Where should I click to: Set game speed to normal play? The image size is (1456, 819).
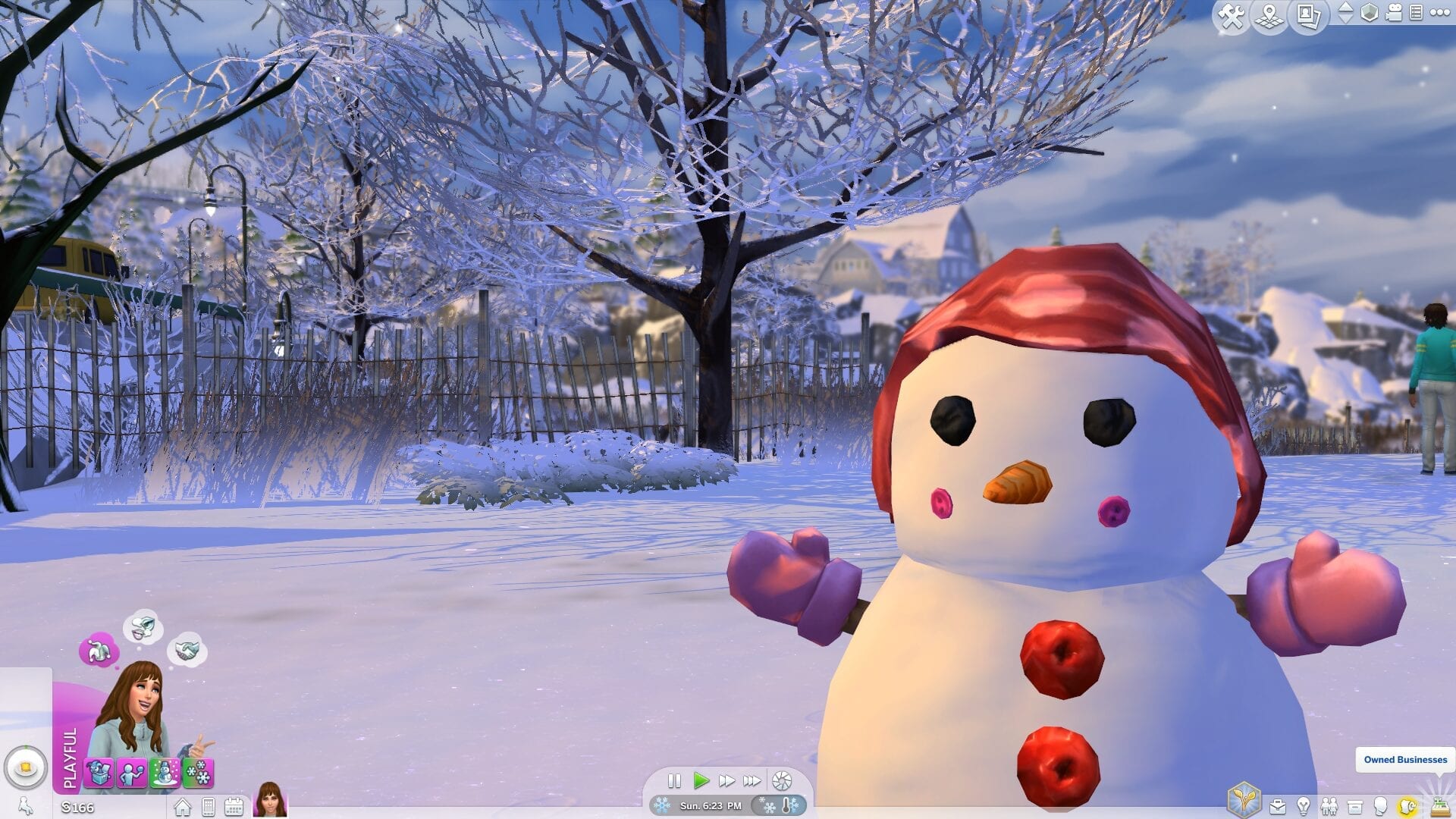pyautogui.click(x=701, y=780)
